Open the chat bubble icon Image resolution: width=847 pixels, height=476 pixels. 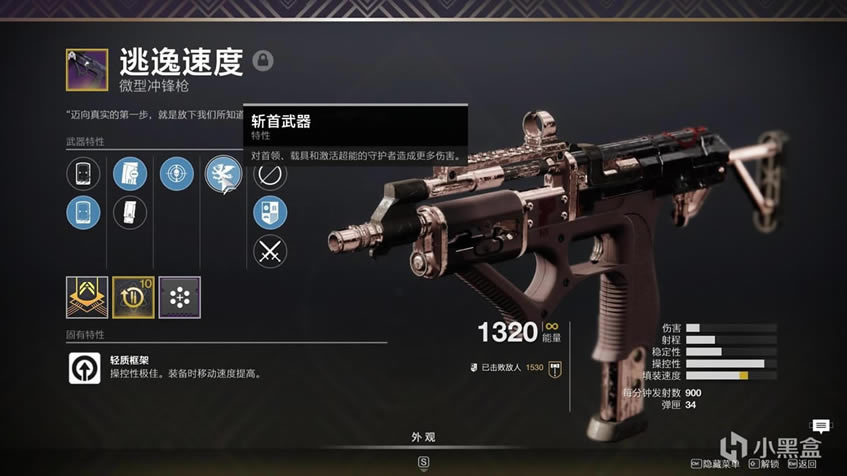click(x=821, y=427)
